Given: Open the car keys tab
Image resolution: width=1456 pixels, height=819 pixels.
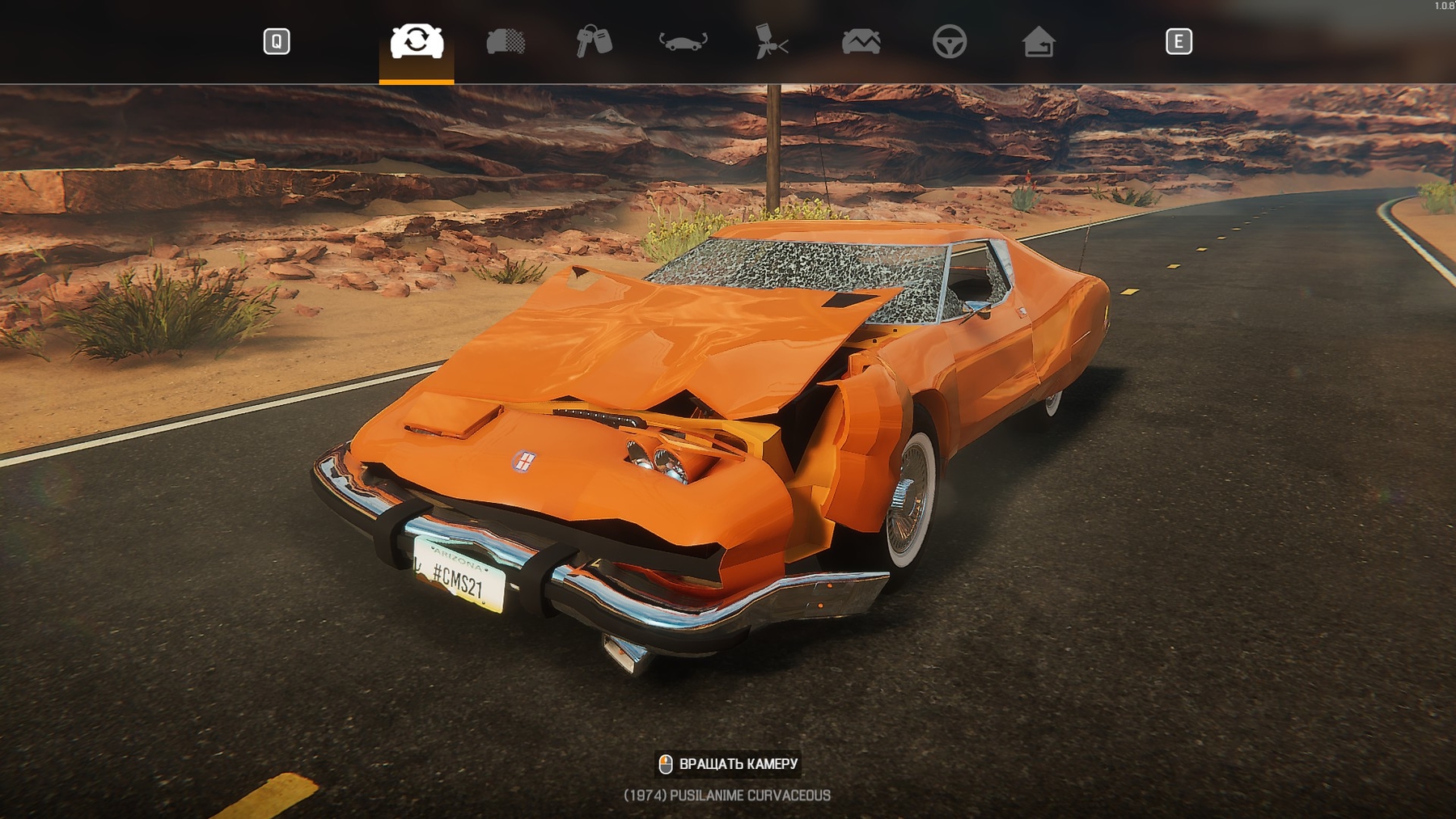Looking at the screenshot, I should (594, 41).
